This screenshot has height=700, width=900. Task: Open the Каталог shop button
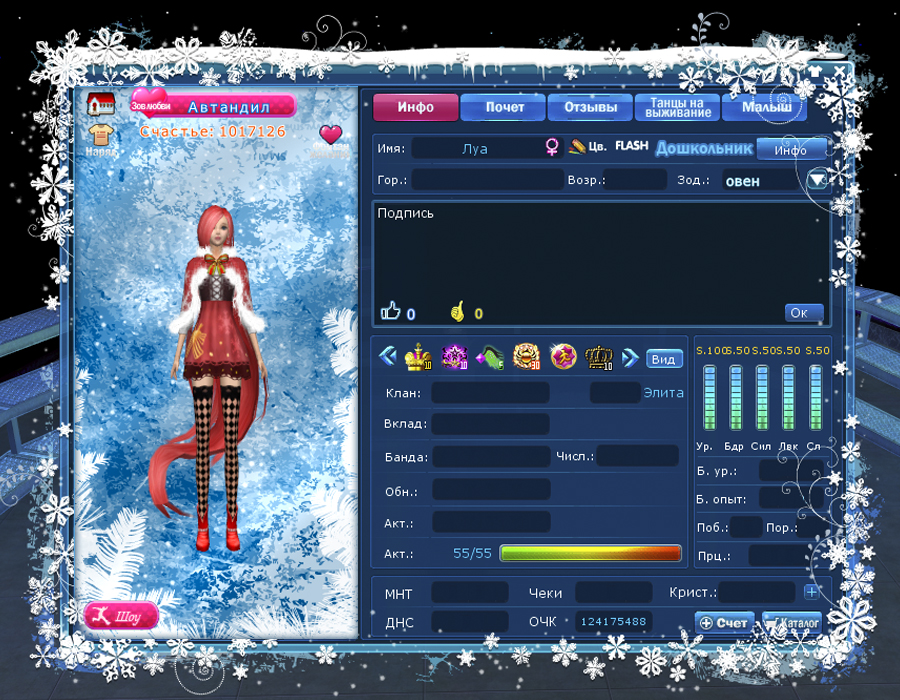tap(792, 623)
